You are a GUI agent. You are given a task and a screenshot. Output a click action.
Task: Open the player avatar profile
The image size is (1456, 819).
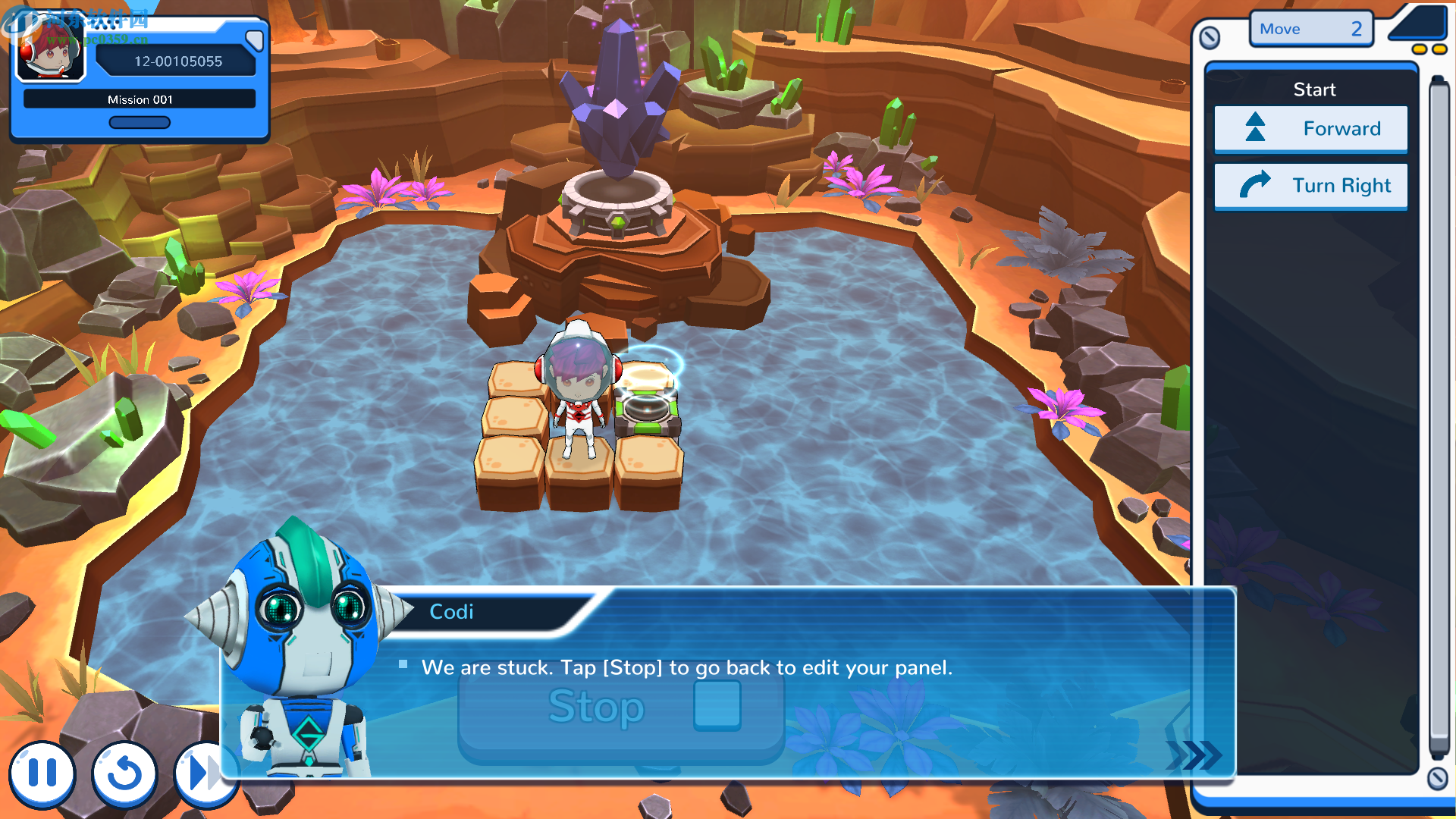point(51,55)
